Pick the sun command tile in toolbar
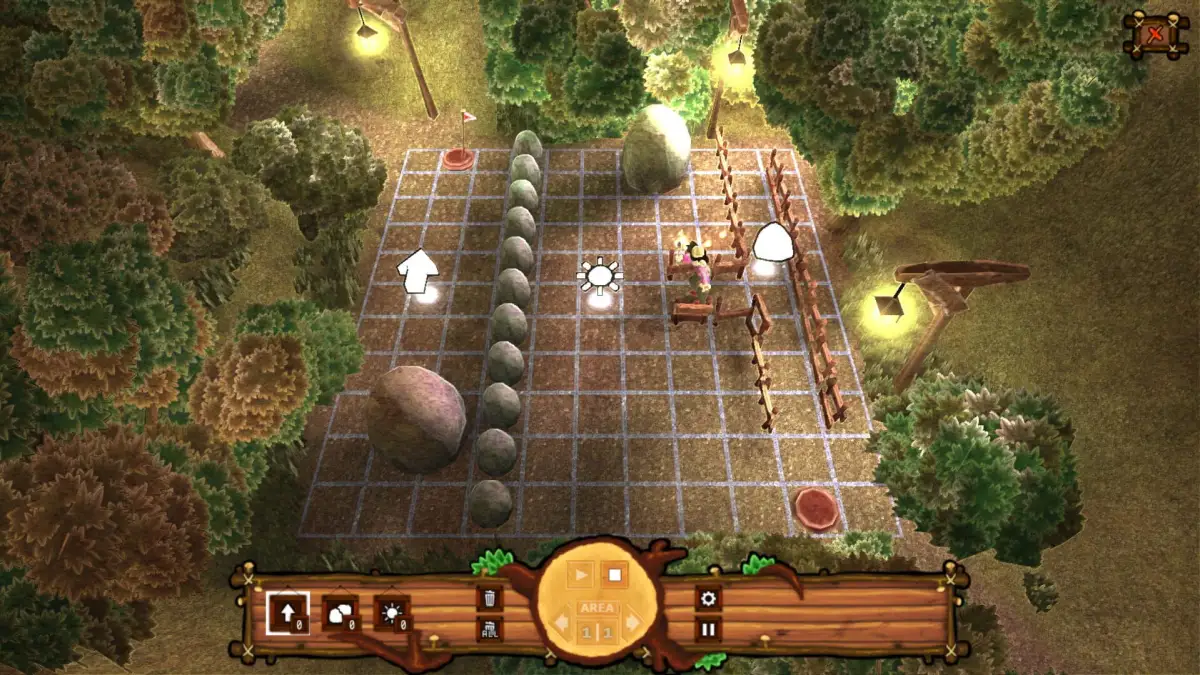The height and width of the screenshot is (675, 1200). click(391, 612)
